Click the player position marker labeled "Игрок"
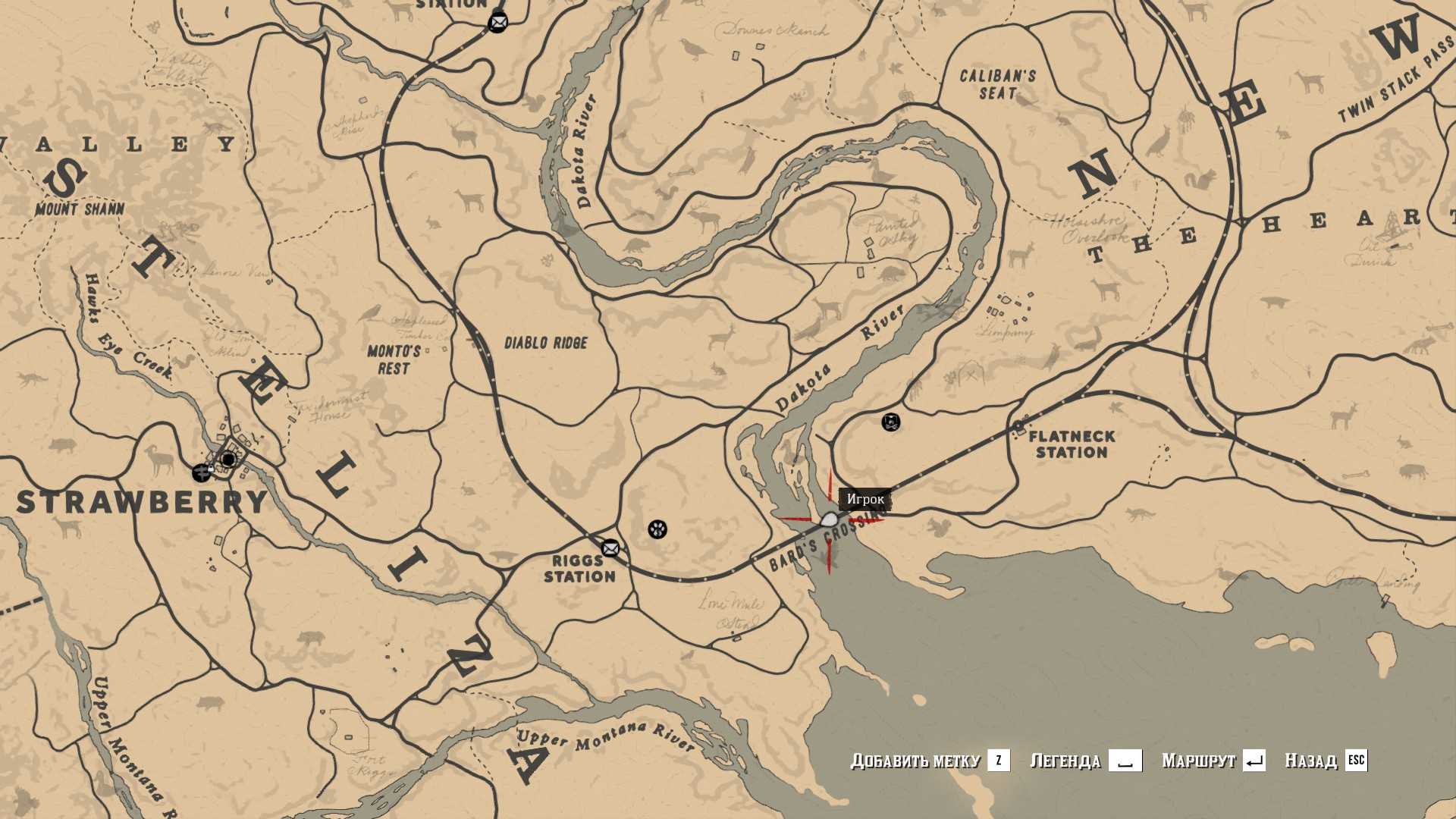This screenshot has width=1456, height=819. pos(829,520)
